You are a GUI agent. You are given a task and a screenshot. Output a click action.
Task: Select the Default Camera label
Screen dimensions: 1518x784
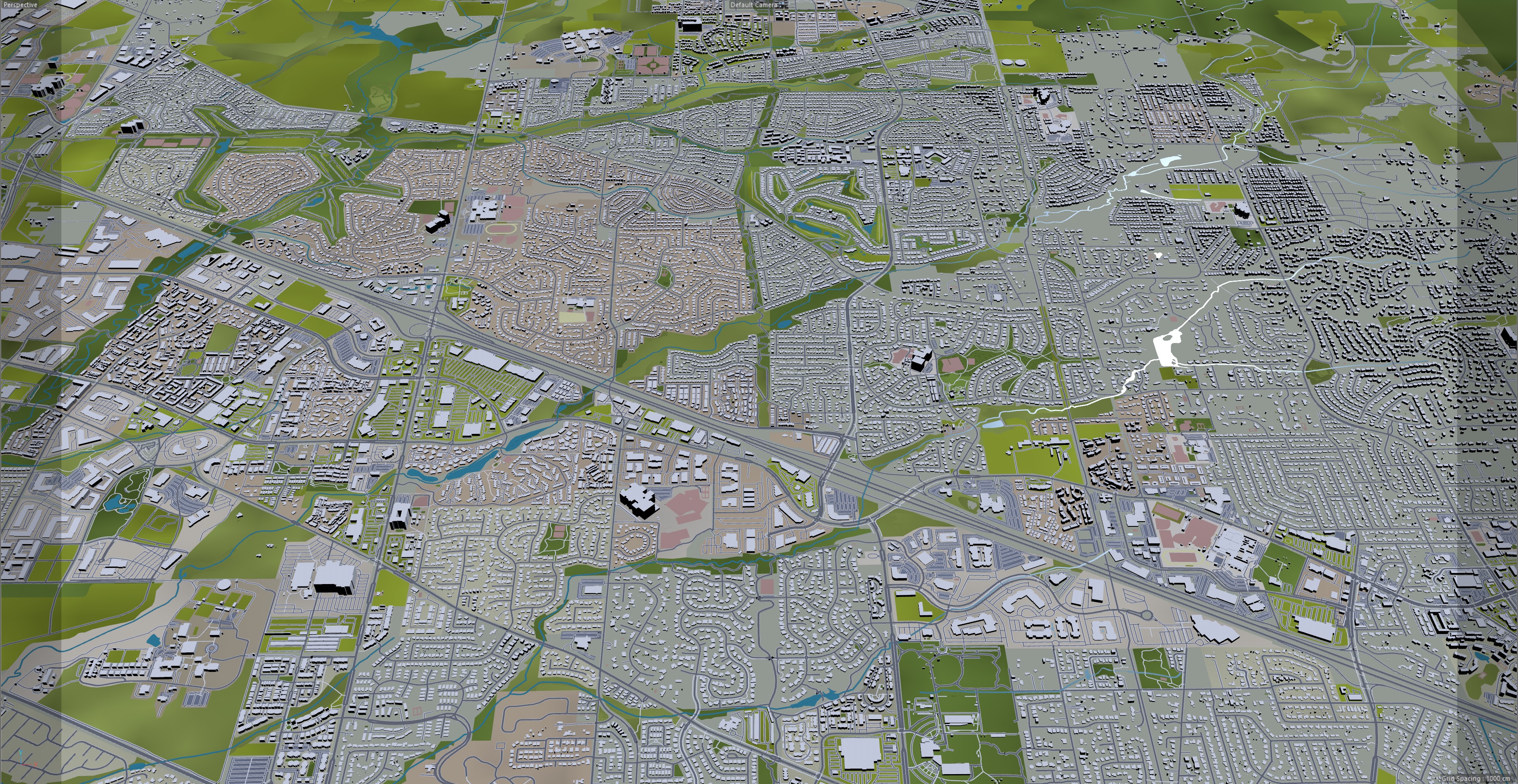click(754, 5)
